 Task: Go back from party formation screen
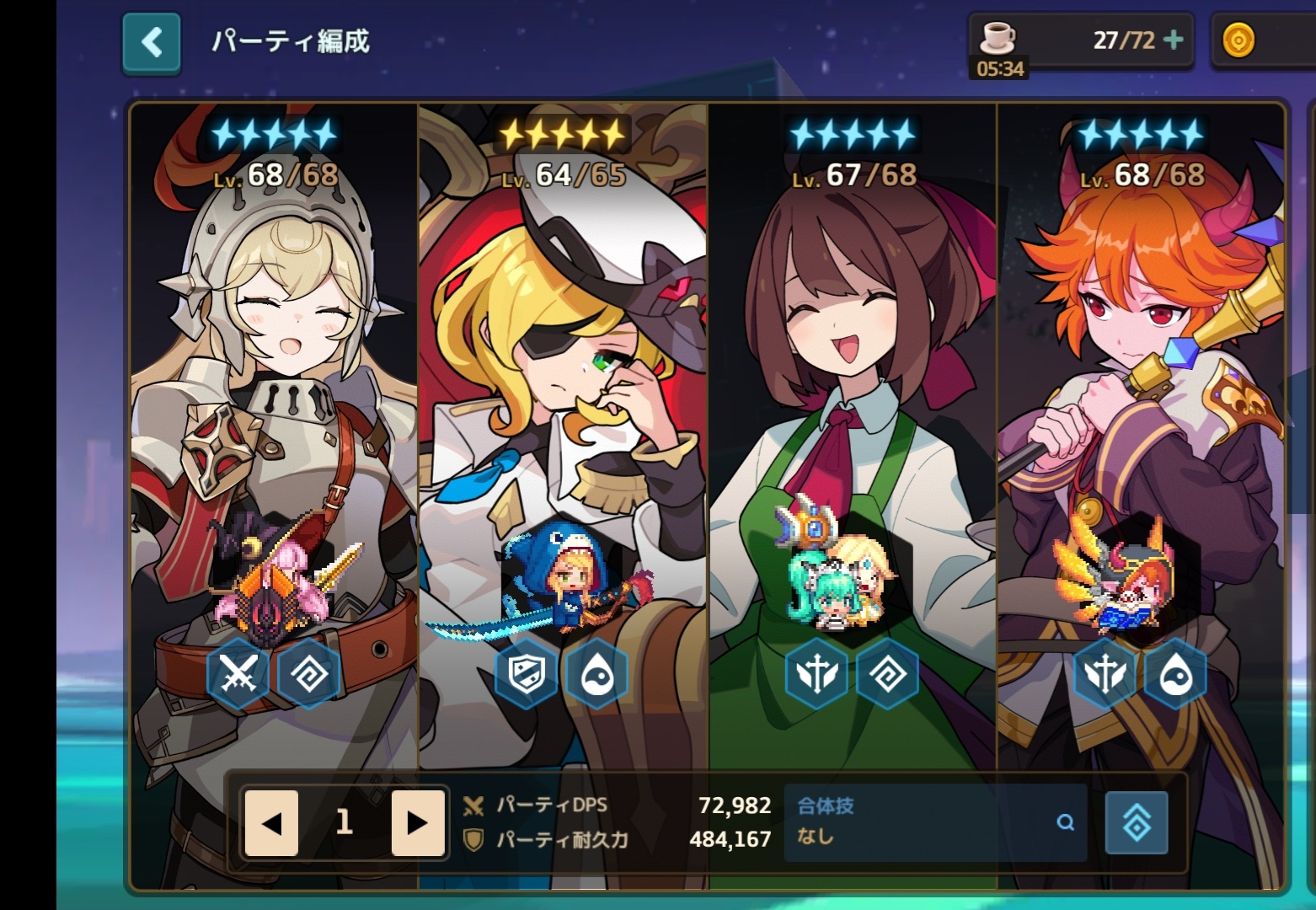(x=152, y=42)
